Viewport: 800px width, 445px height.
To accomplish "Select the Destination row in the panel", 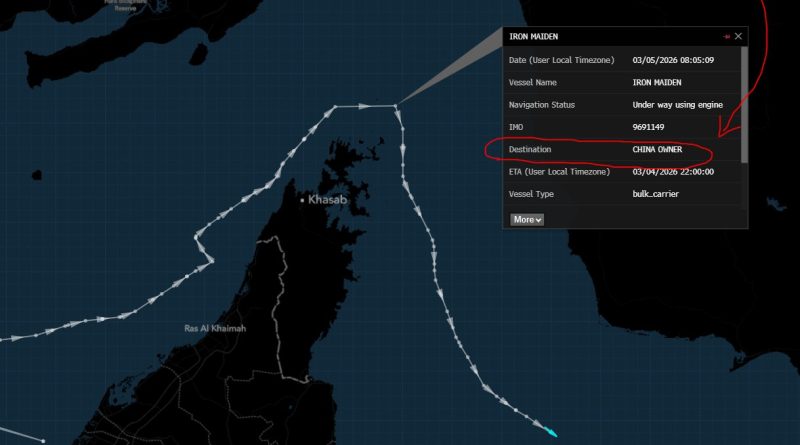I will pos(622,149).
